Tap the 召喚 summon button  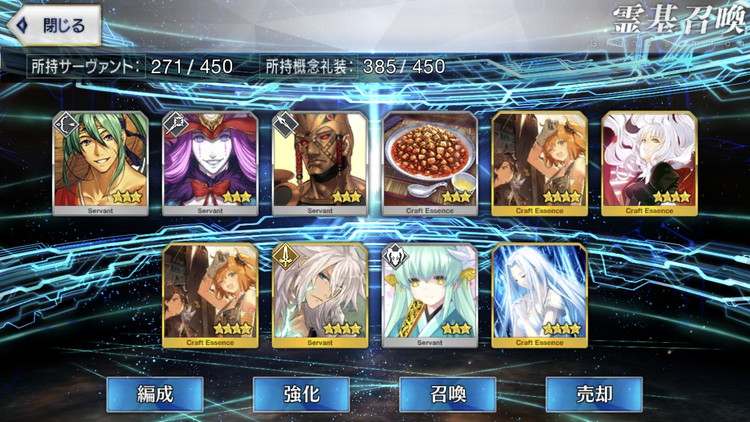pos(447,393)
